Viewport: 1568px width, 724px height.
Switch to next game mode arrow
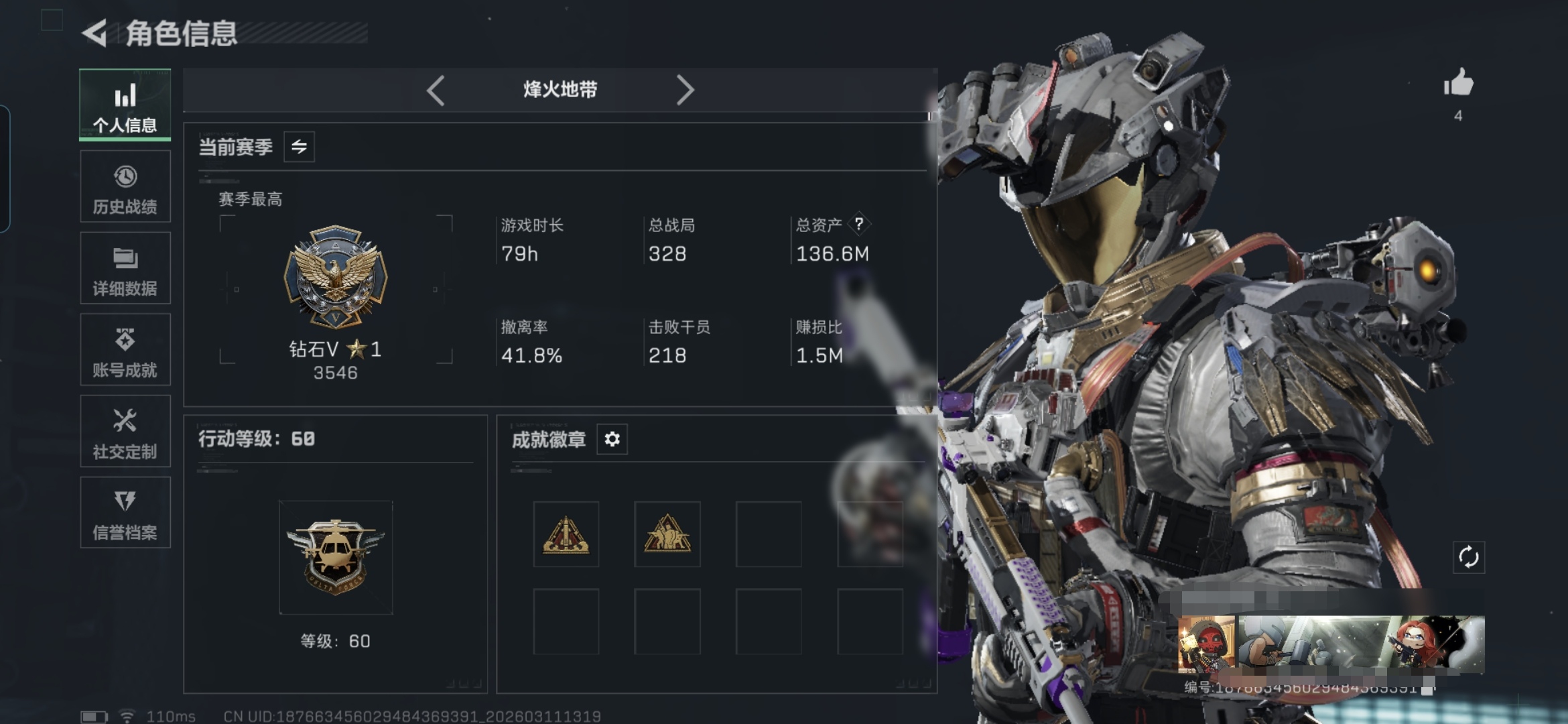click(x=685, y=90)
